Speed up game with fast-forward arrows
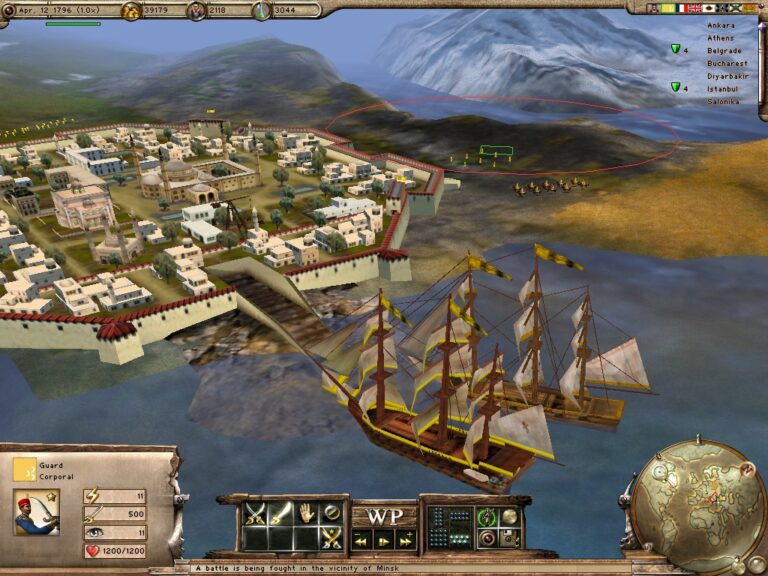Screen dimensions: 768x576 click(407, 540)
